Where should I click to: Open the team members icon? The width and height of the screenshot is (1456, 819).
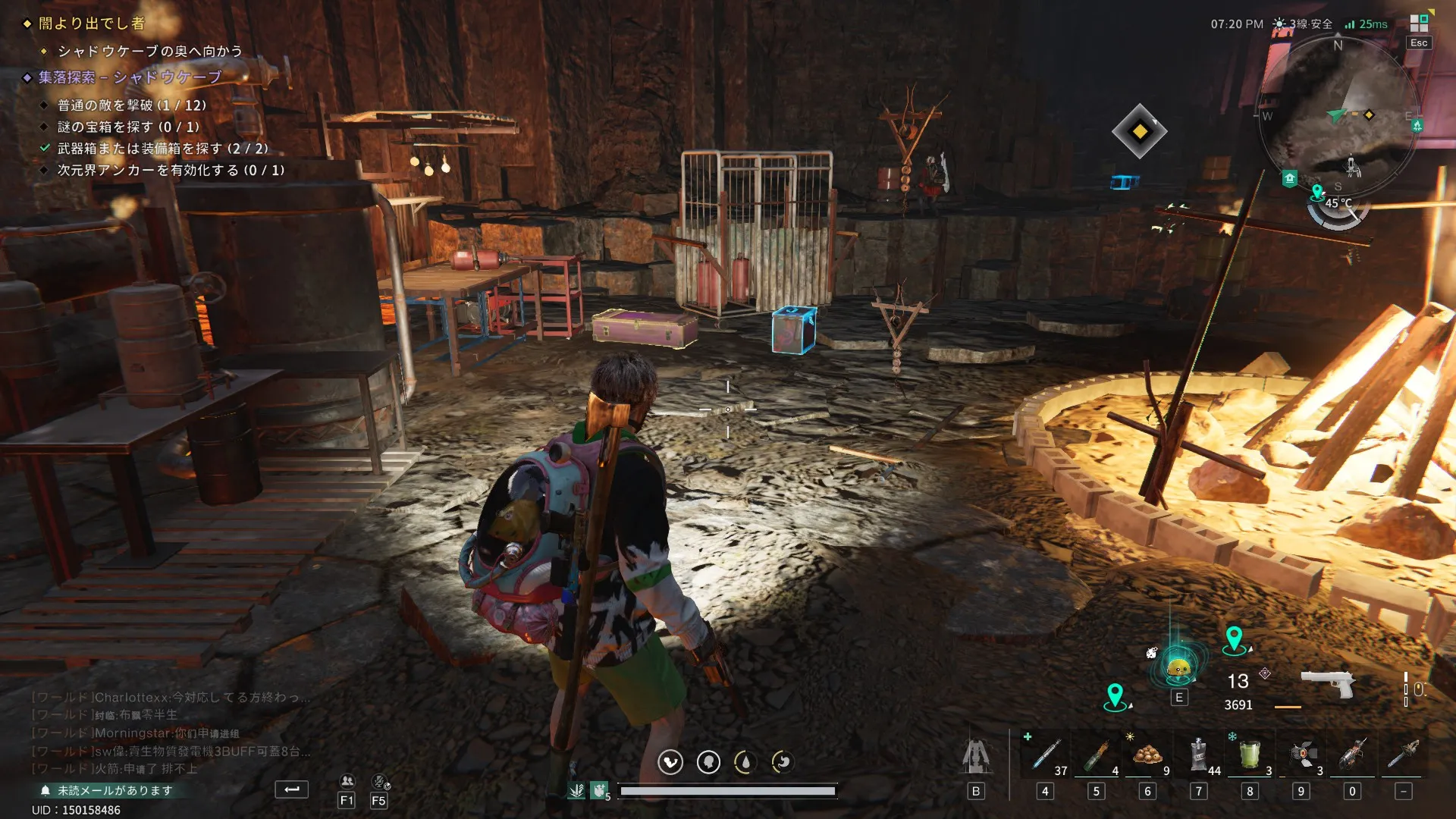[347, 781]
